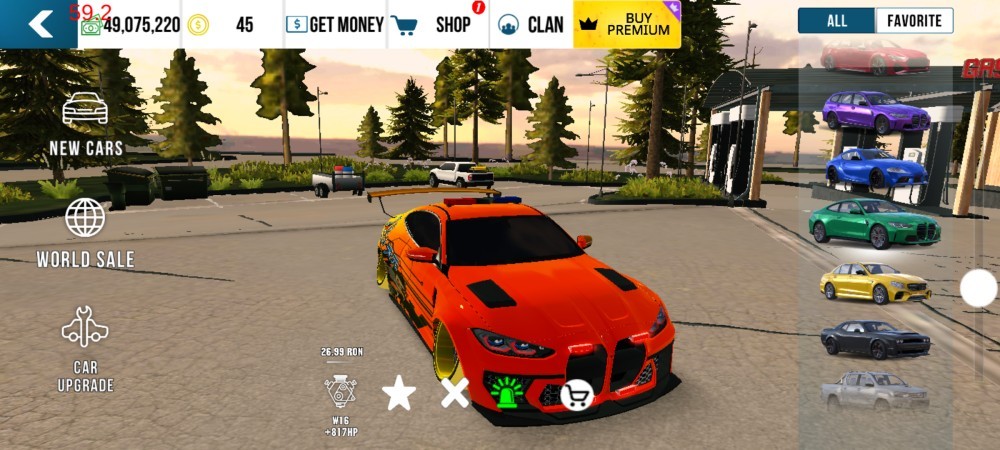The height and width of the screenshot is (450, 1000).
Task: Choose the green car thumbnail
Action: (875, 223)
